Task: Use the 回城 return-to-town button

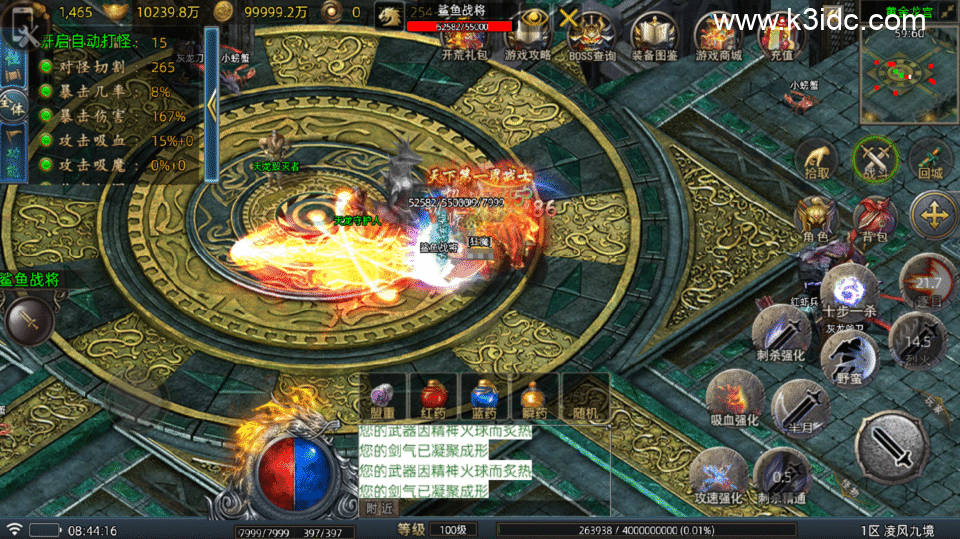Action: [x=931, y=160]
